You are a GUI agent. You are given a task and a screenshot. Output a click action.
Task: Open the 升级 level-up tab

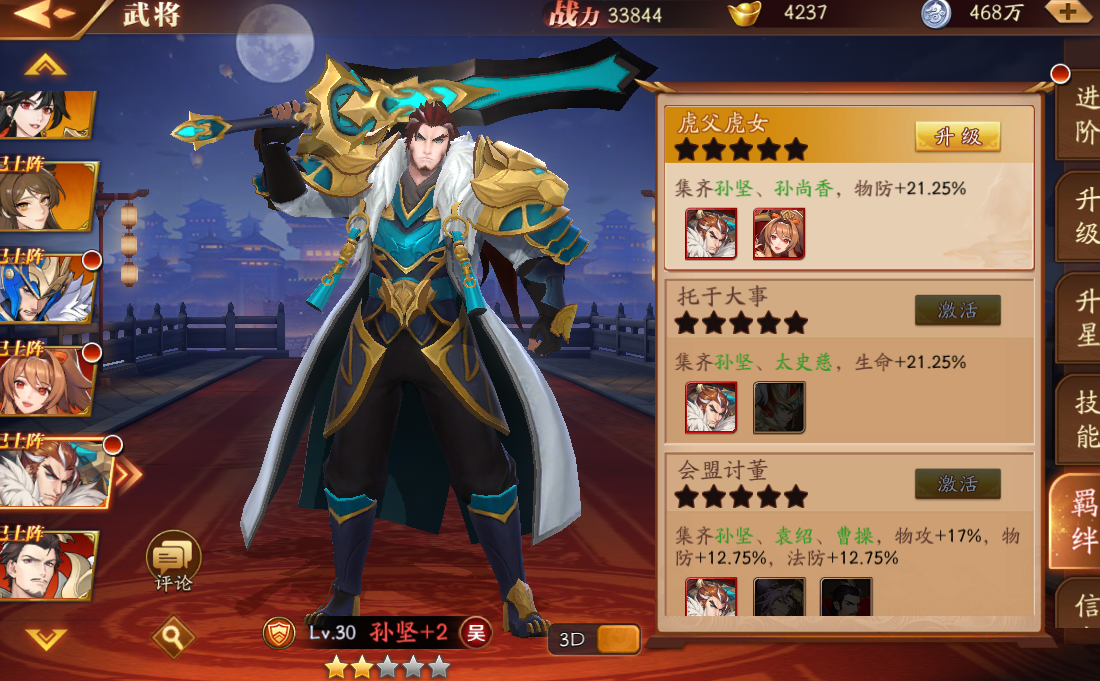tap(1084, 218)
